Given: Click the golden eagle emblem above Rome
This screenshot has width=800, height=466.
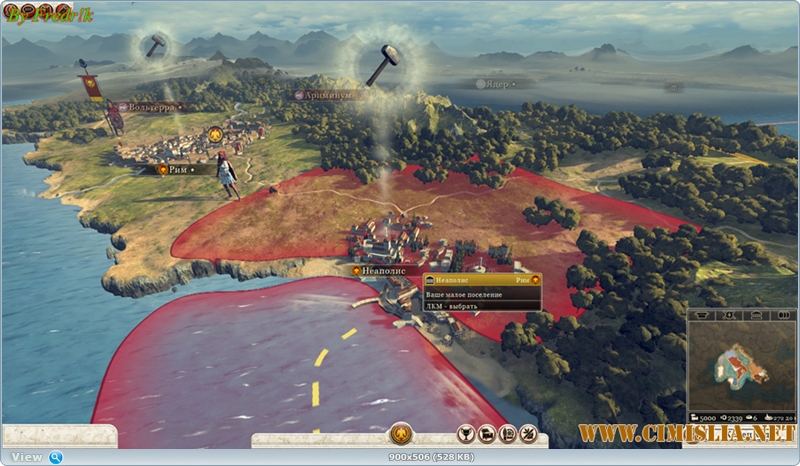Looking at the screenshot, I should click(x=214, y=134).
